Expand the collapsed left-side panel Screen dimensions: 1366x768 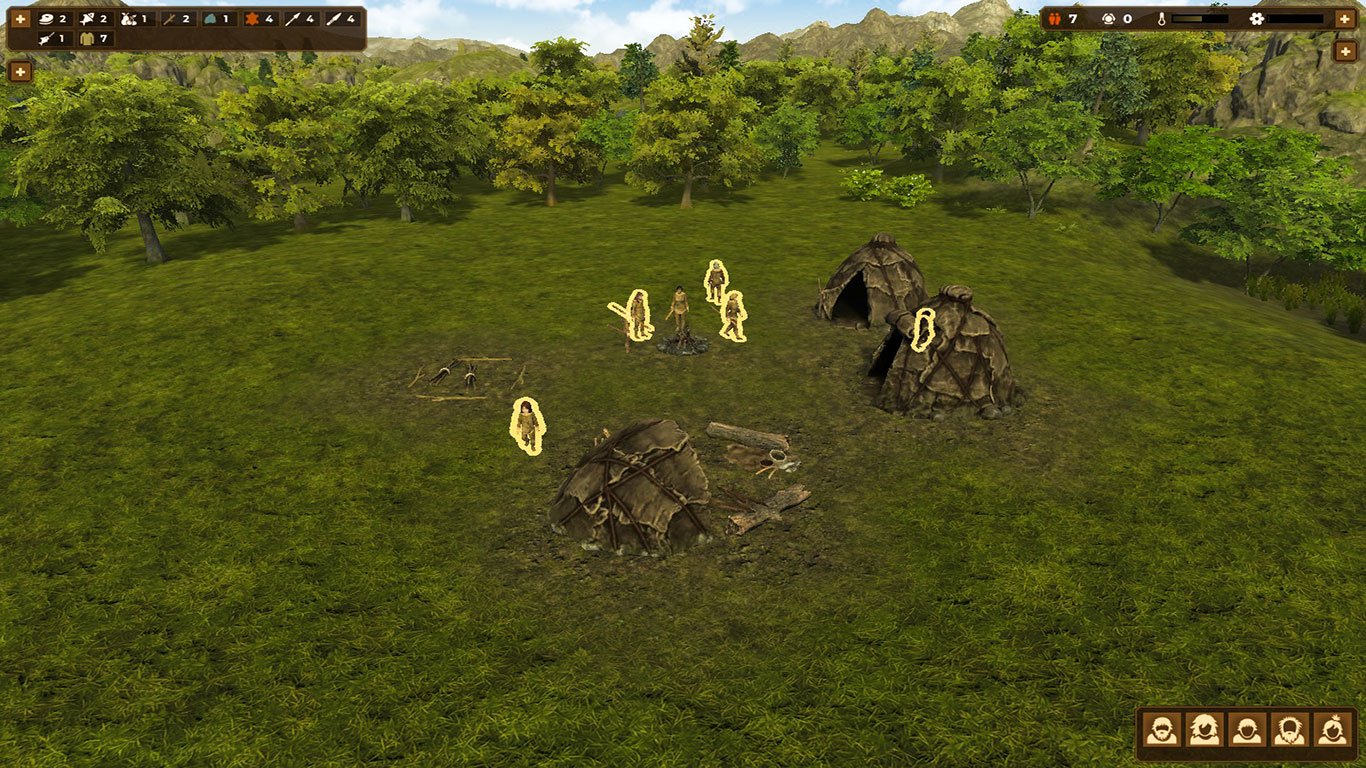(x=20, y=72)
